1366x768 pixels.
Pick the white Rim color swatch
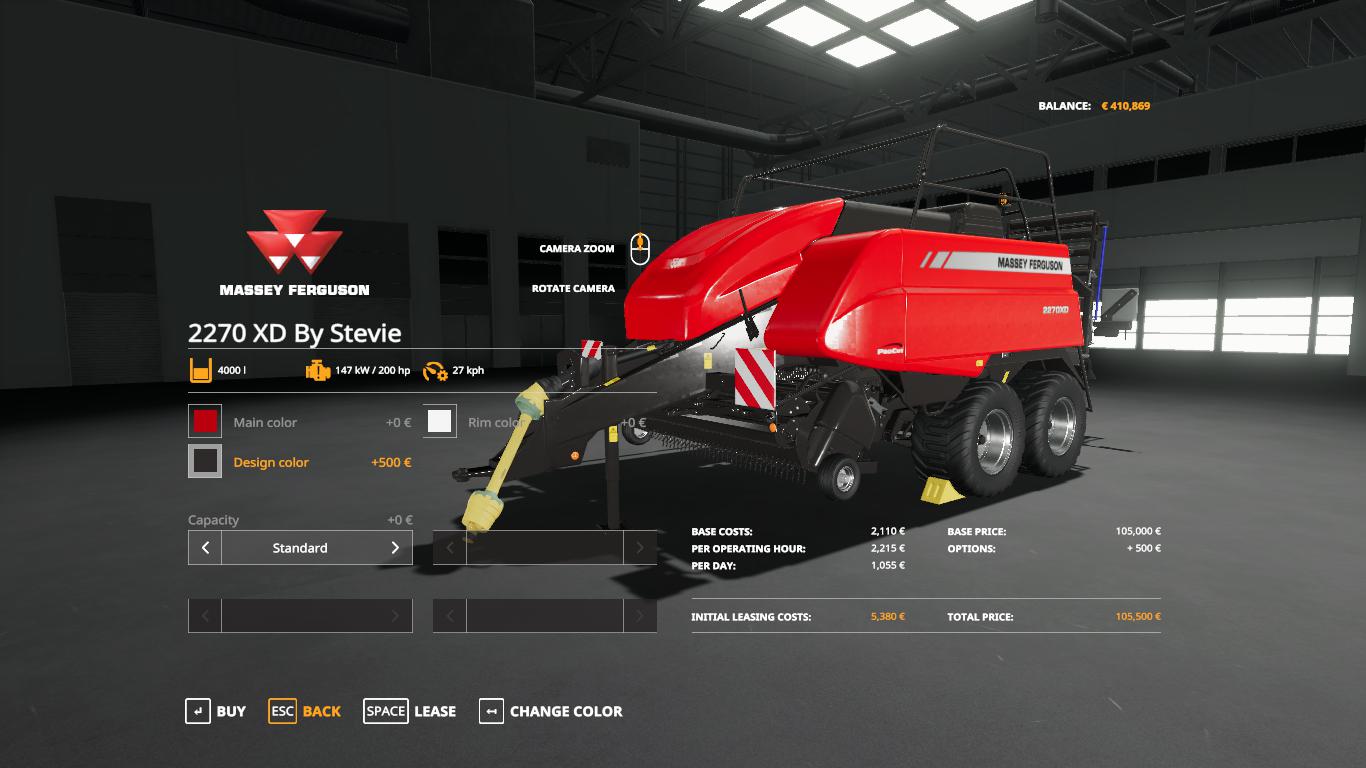[x=440, y=422]
